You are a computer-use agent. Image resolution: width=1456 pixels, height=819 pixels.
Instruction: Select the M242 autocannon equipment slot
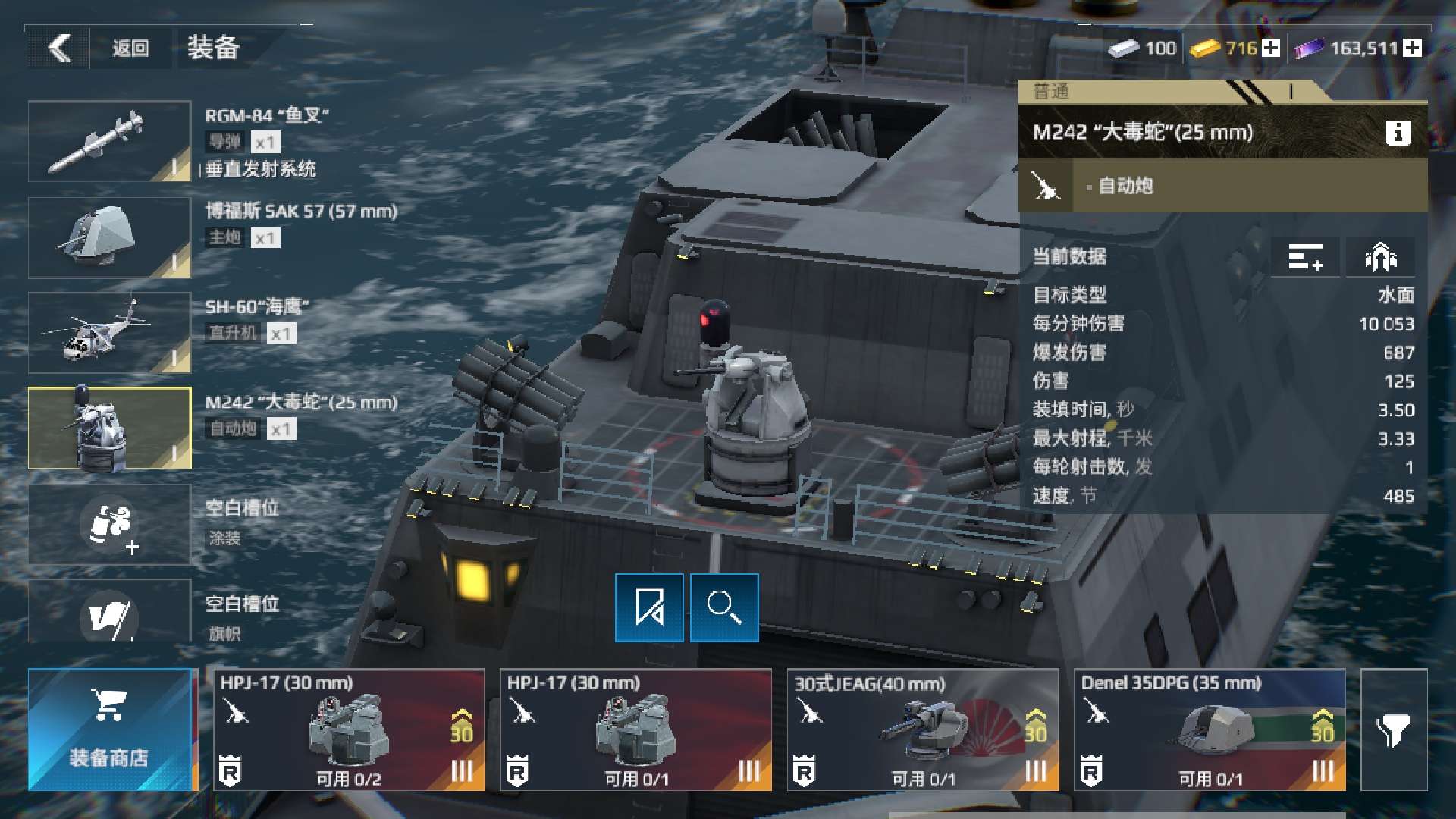109,428
